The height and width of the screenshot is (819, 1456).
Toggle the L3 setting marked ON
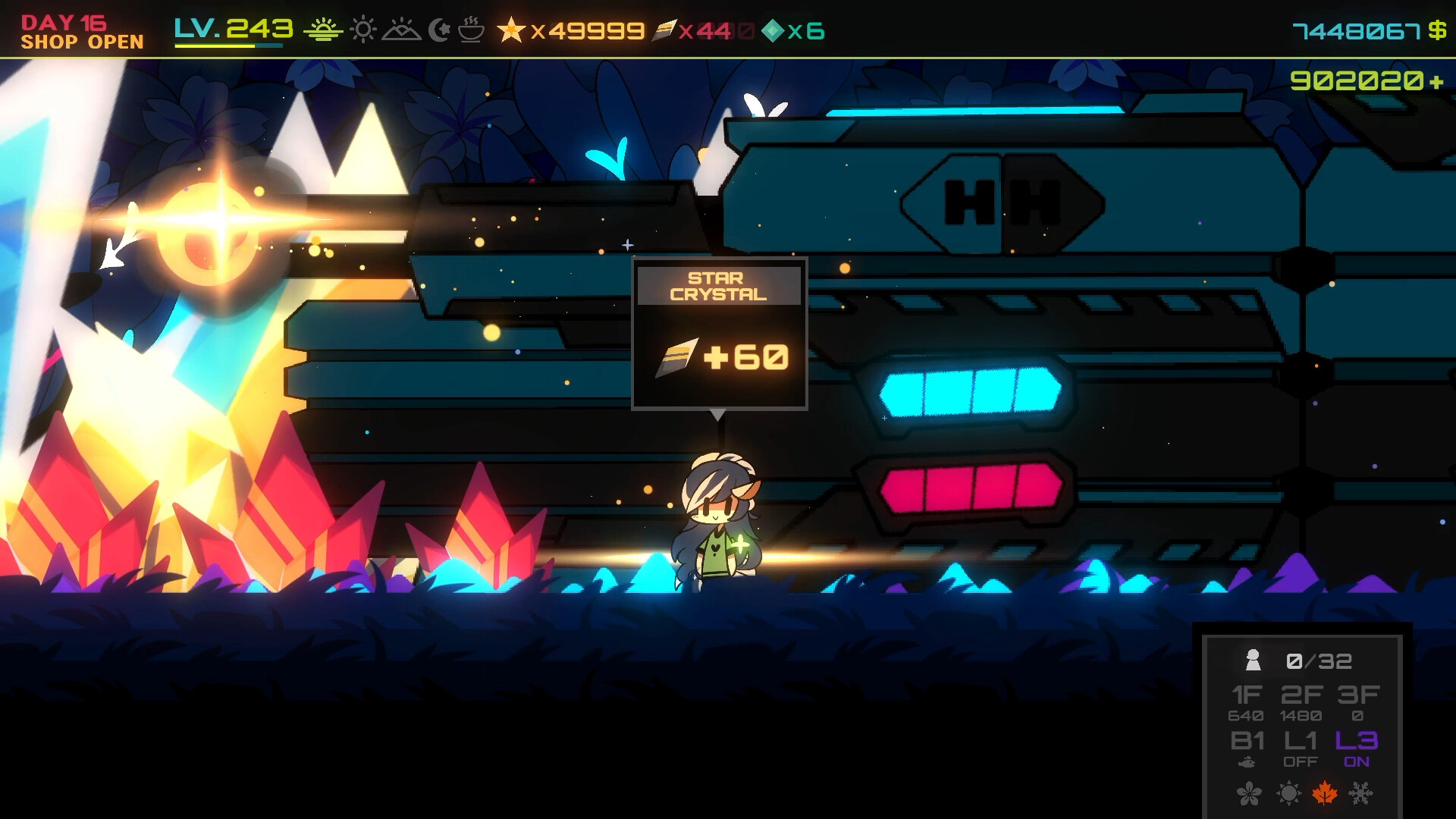click(x=1356, y=748)
